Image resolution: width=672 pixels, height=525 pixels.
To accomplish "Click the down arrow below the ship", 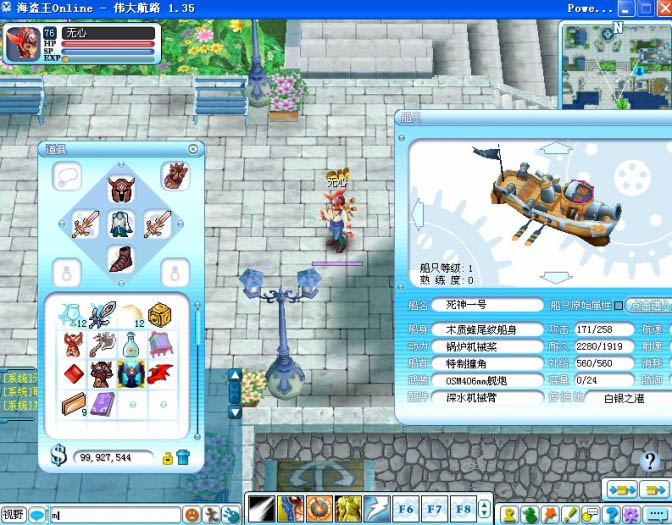I will point(546,277).
